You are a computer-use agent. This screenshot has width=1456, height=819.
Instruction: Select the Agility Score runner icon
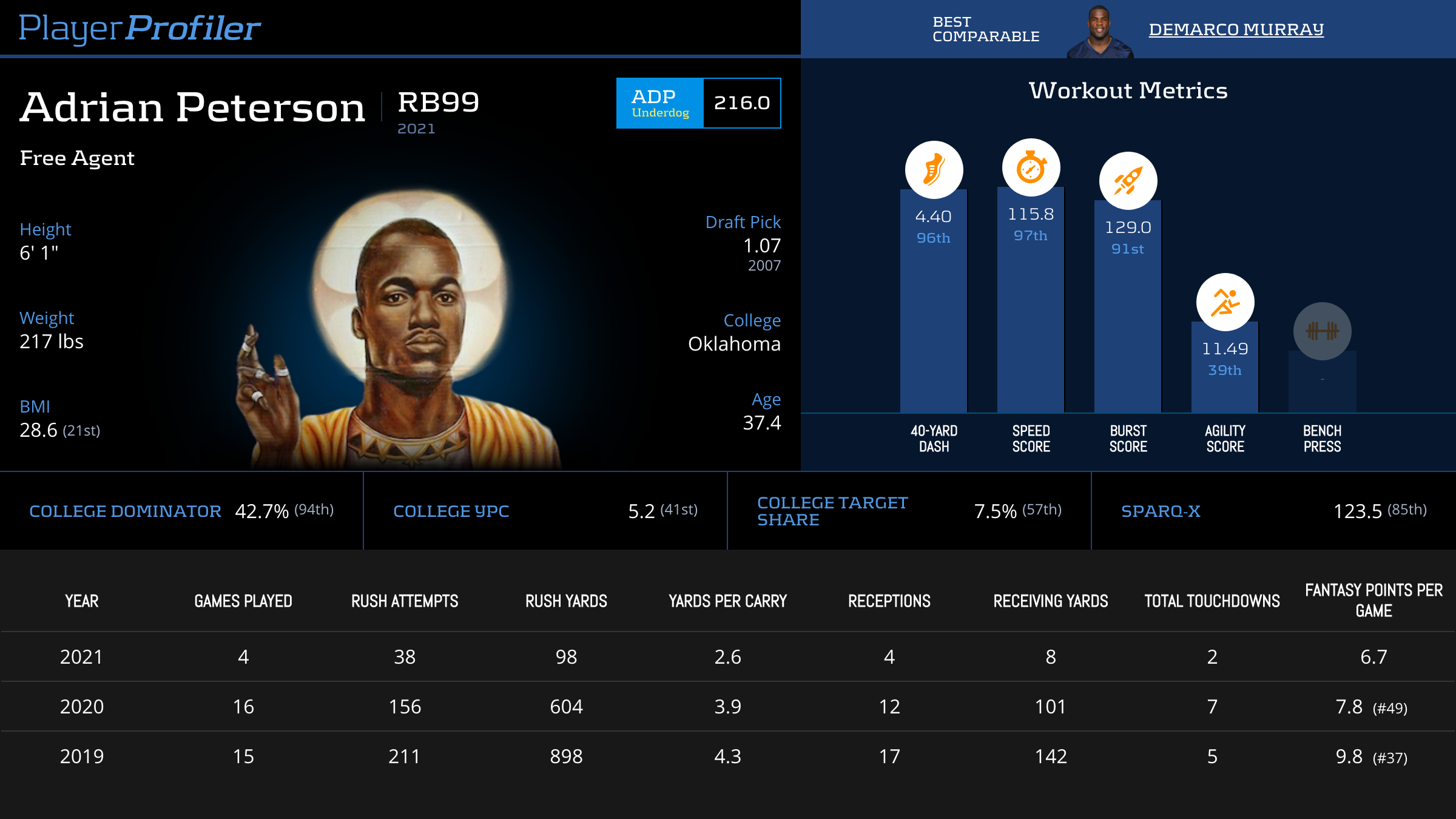(x=1225, y=302)
